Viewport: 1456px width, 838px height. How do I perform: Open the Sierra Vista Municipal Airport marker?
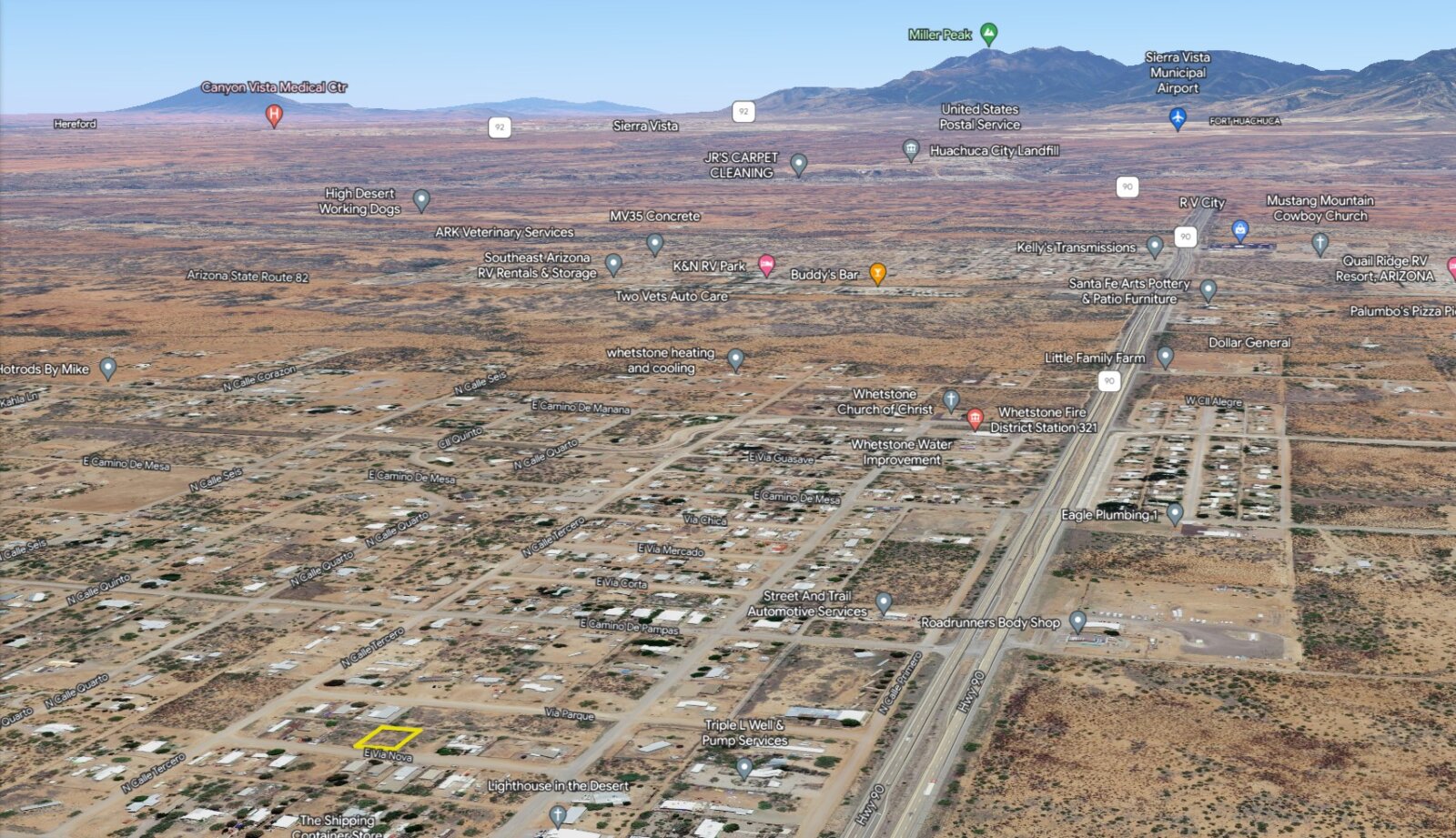coord(1178,117)
